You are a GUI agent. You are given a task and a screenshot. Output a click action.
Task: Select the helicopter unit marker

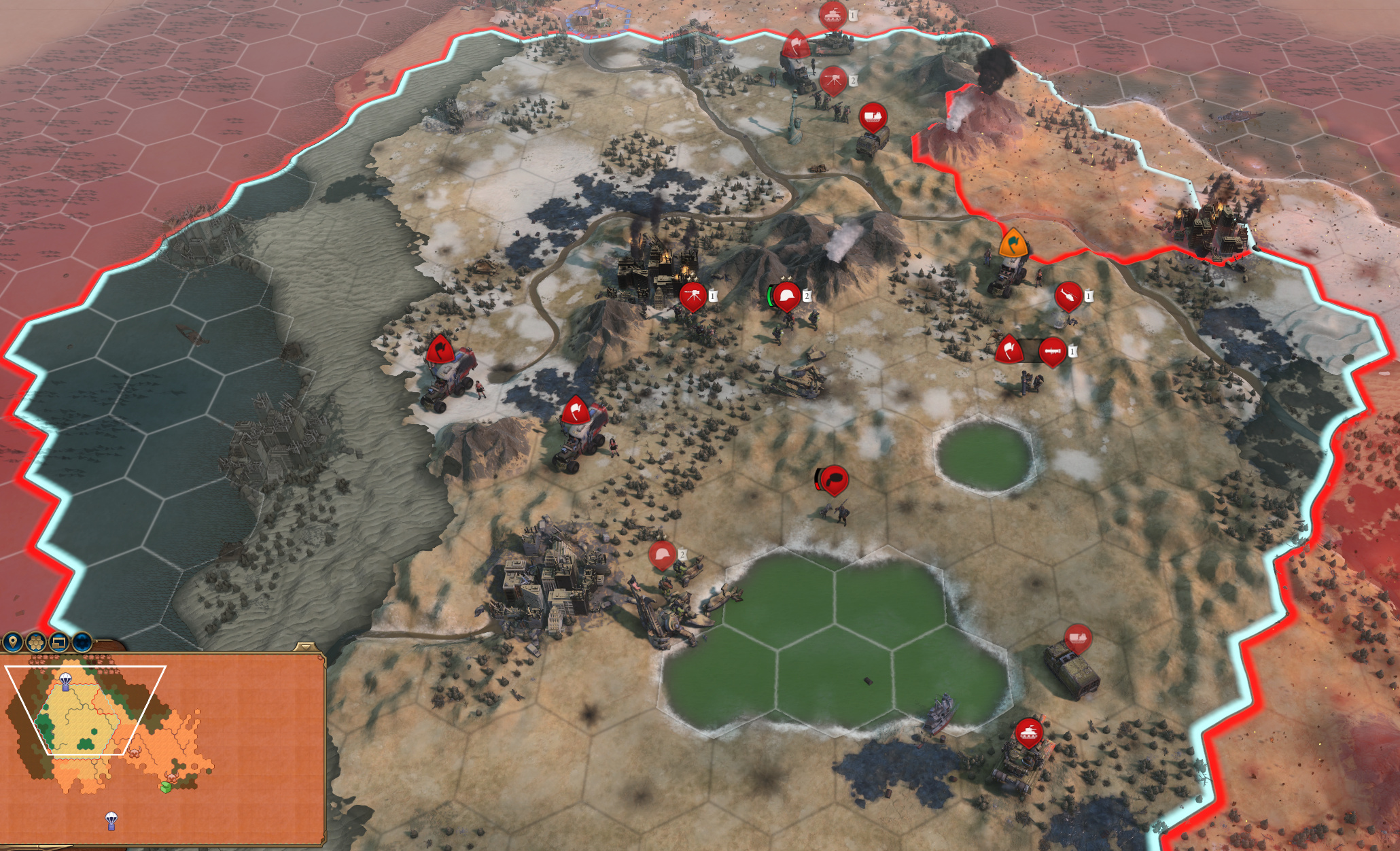coord(1068,296)
